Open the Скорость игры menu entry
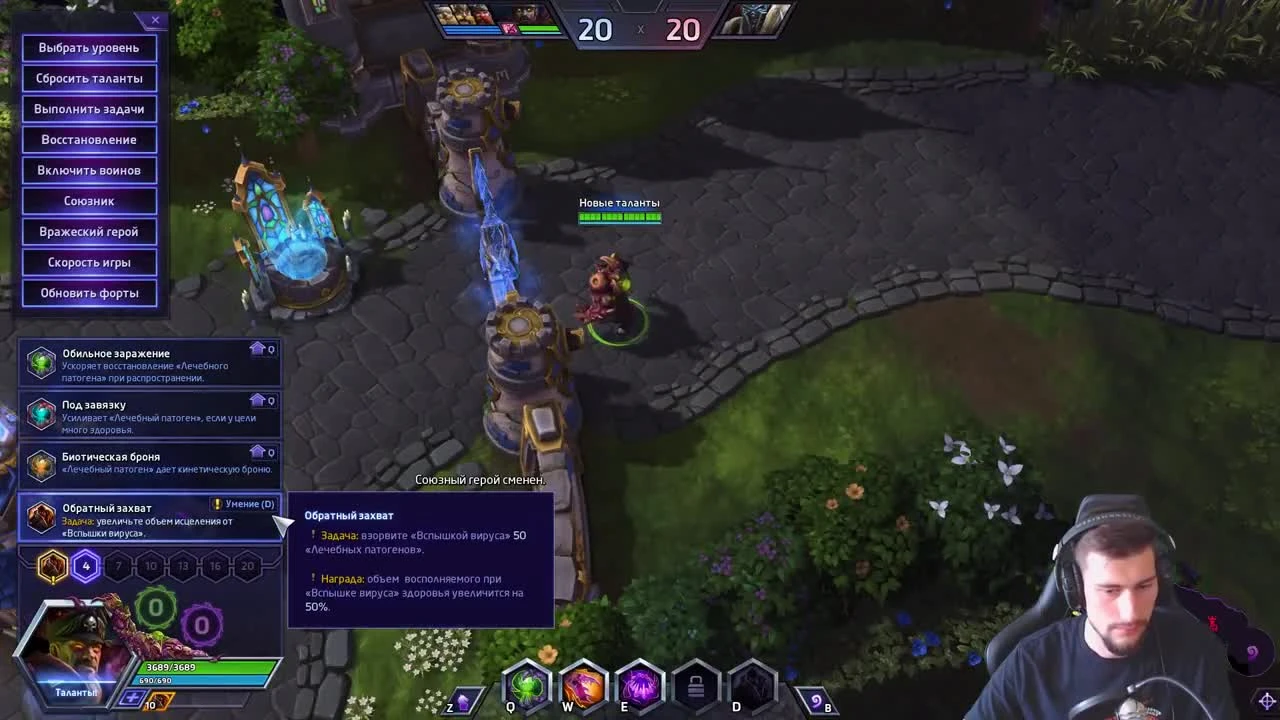Screen dimensions: 1280x720 (89, 262)
